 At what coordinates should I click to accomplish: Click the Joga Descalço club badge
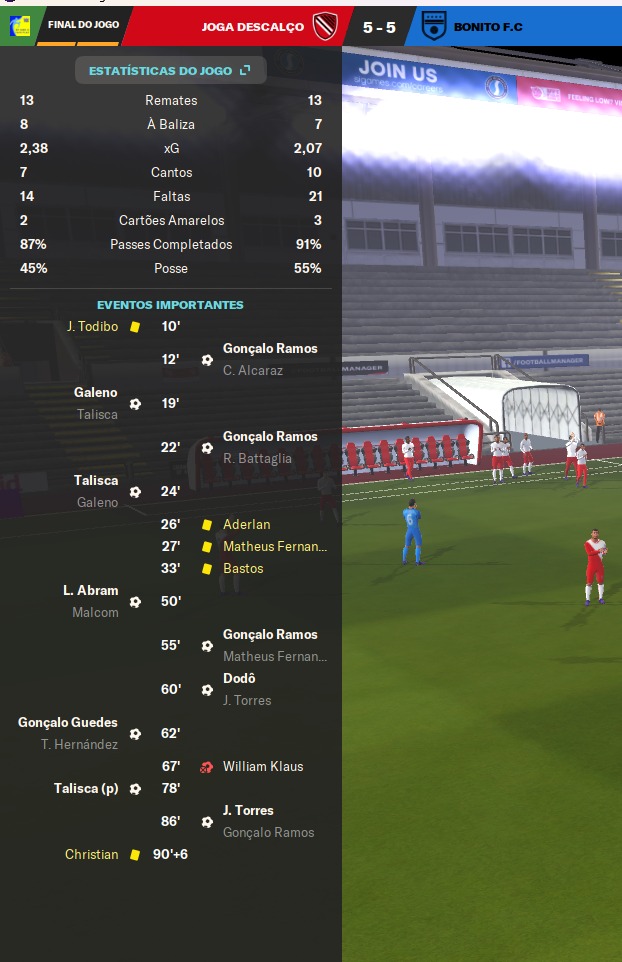tap(326, 27)
